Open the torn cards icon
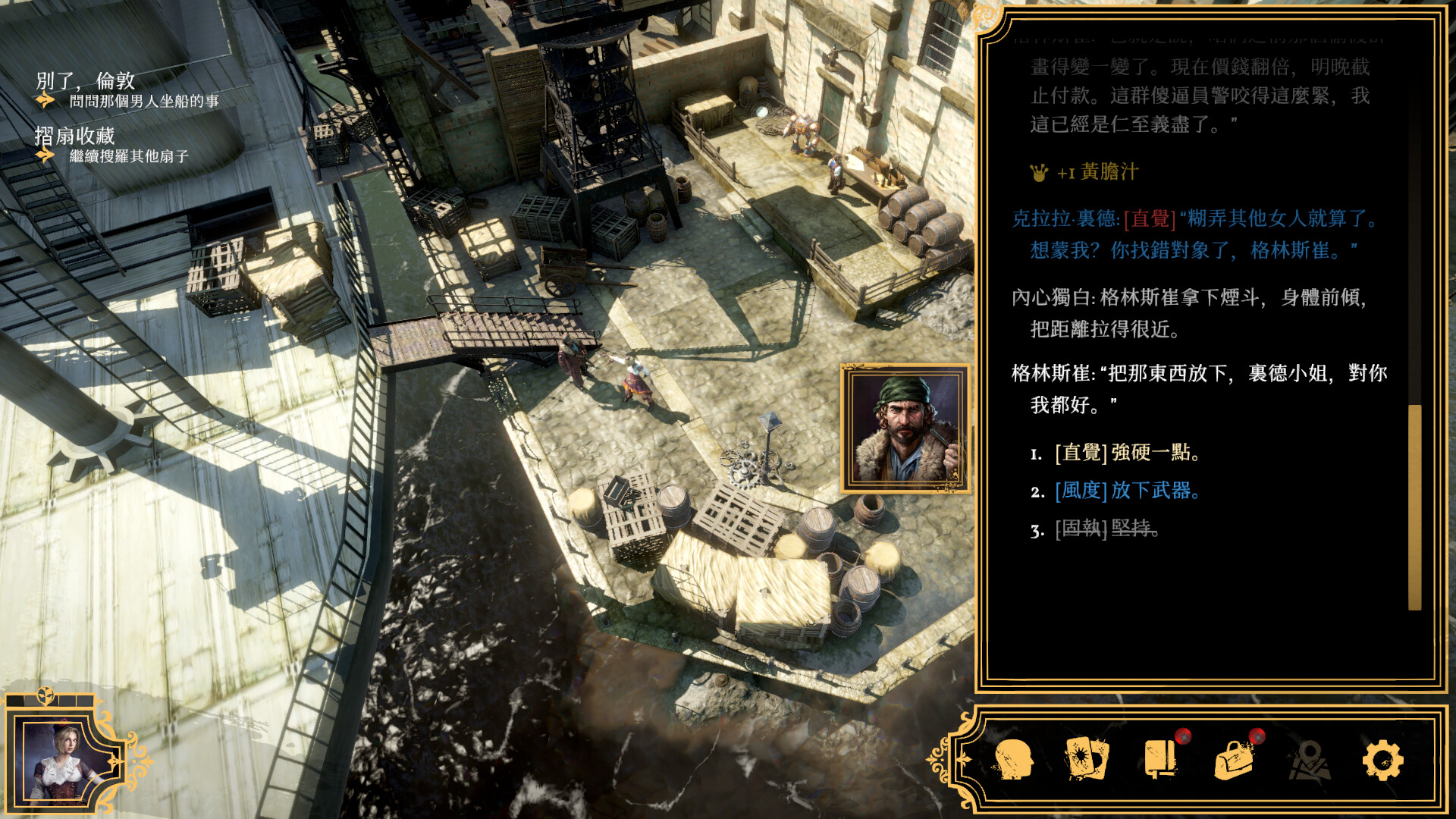 point(1087,759)
